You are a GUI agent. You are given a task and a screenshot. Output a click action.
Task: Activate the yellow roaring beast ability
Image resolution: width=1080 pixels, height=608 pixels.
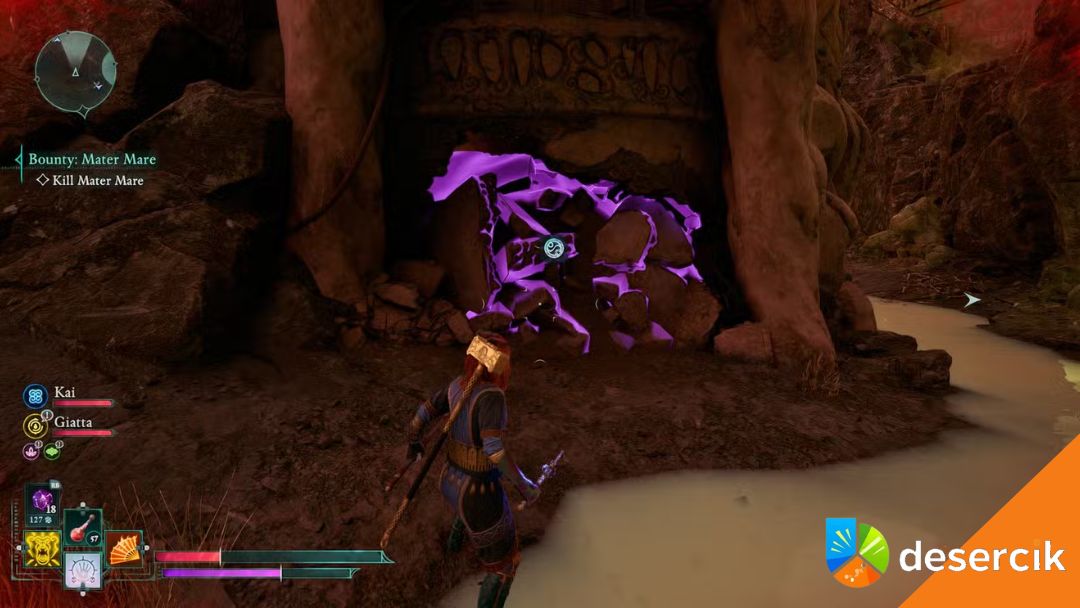[x=41, y=549]
